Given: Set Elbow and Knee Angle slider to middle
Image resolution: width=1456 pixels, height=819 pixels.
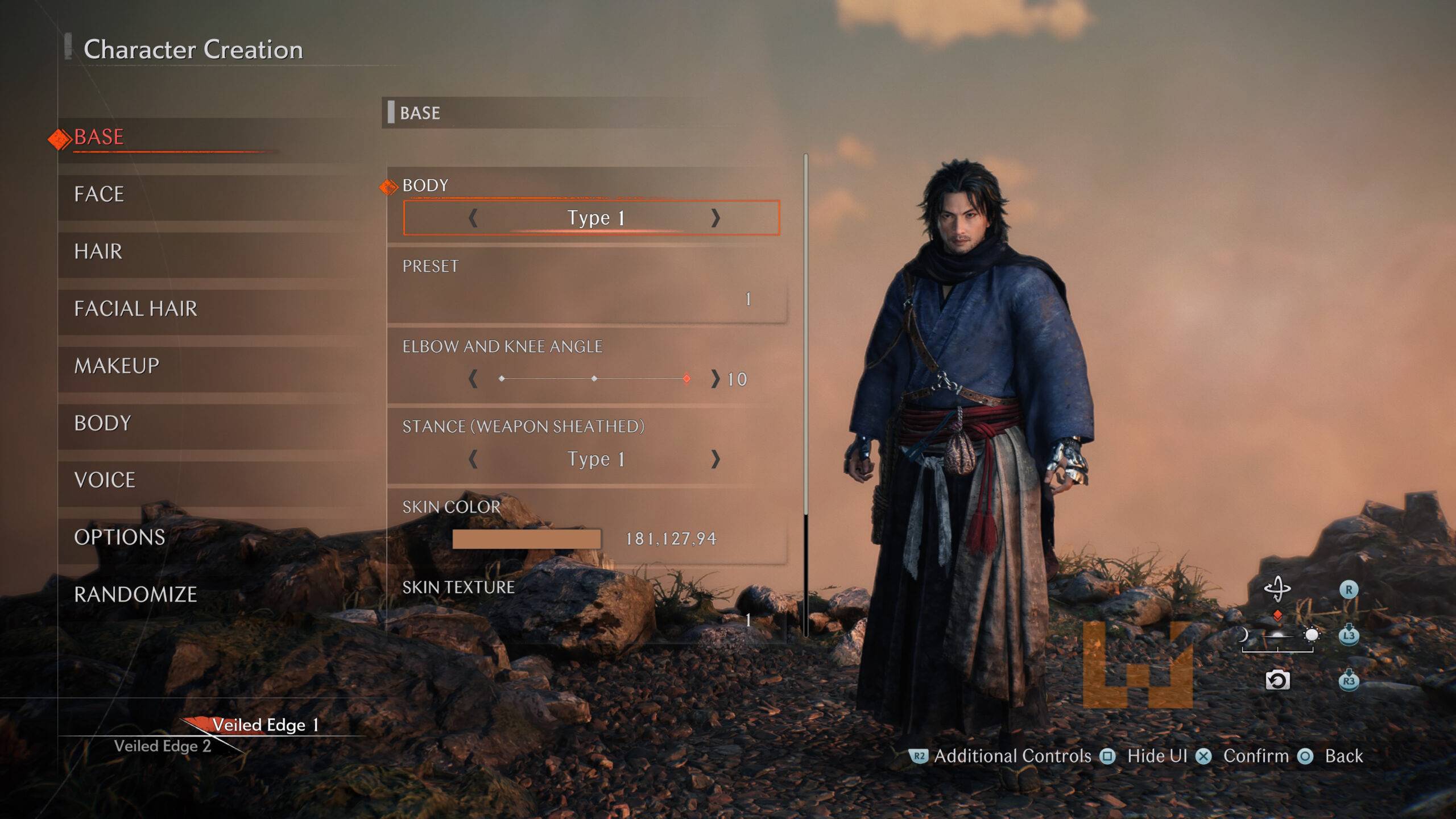Looking at the screenshot, I should (x=594, y=379).
